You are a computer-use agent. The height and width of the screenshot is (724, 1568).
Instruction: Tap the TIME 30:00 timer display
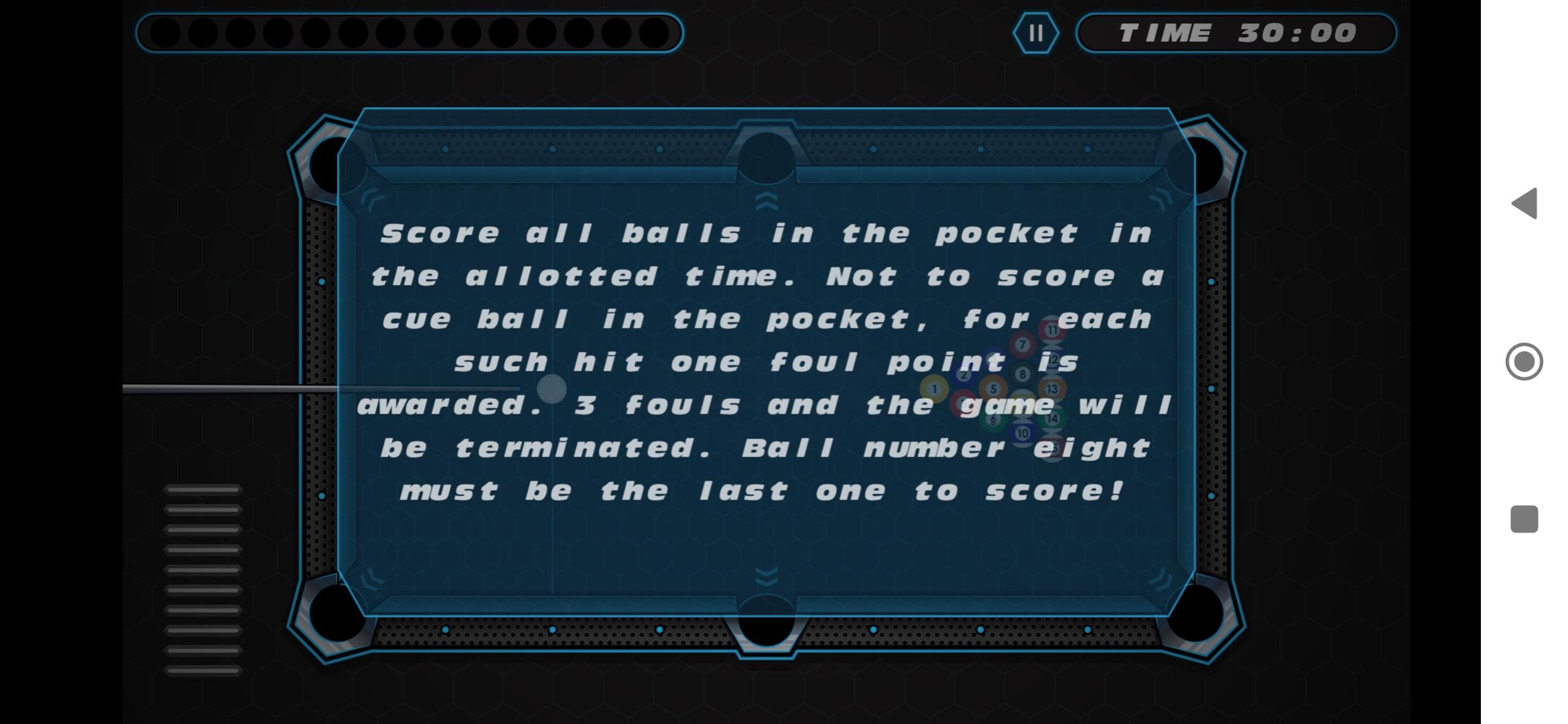pos(1236,34)
